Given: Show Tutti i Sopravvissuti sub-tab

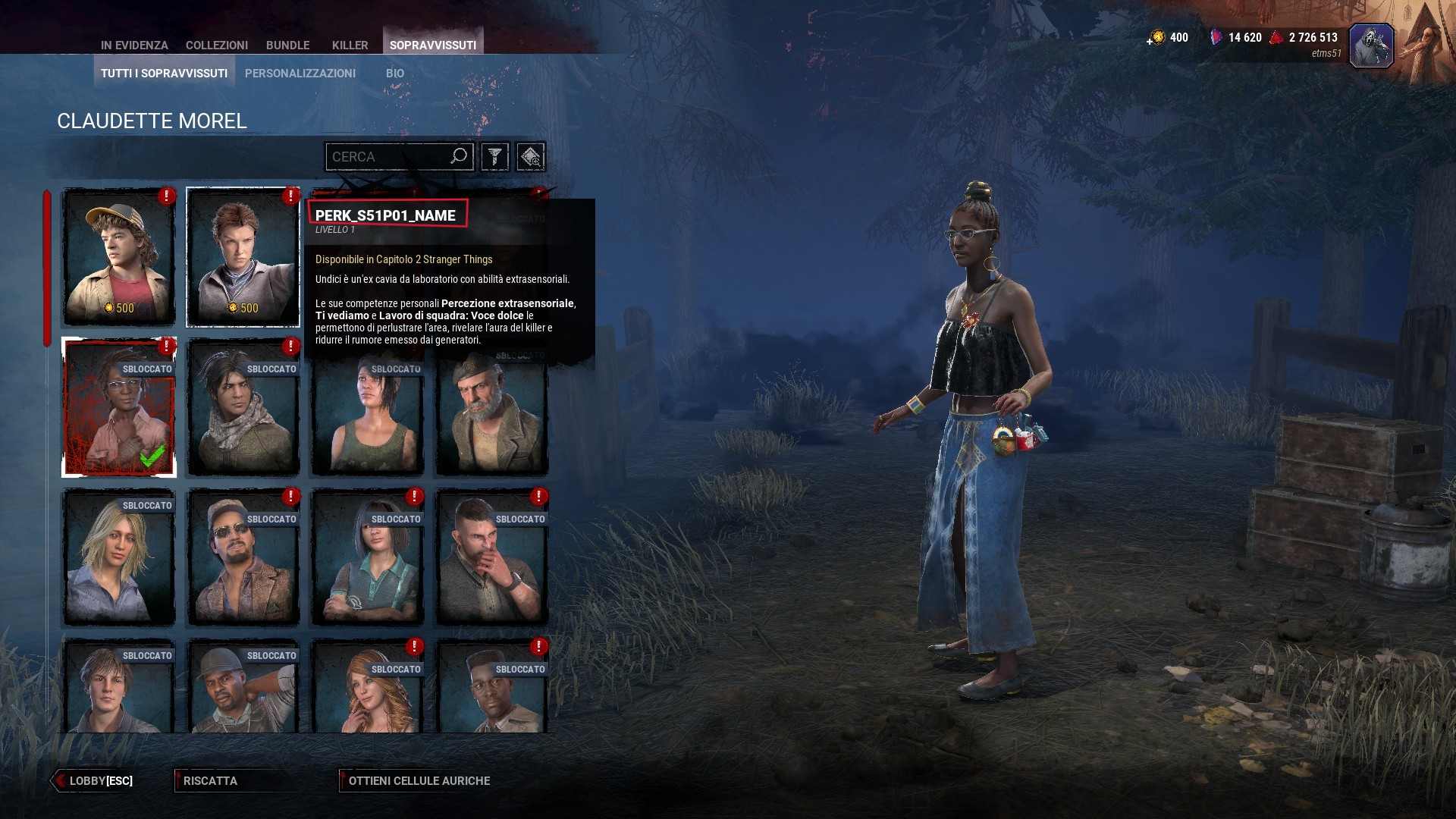Looking at the screenshot, I should click(x=164, y=73).
